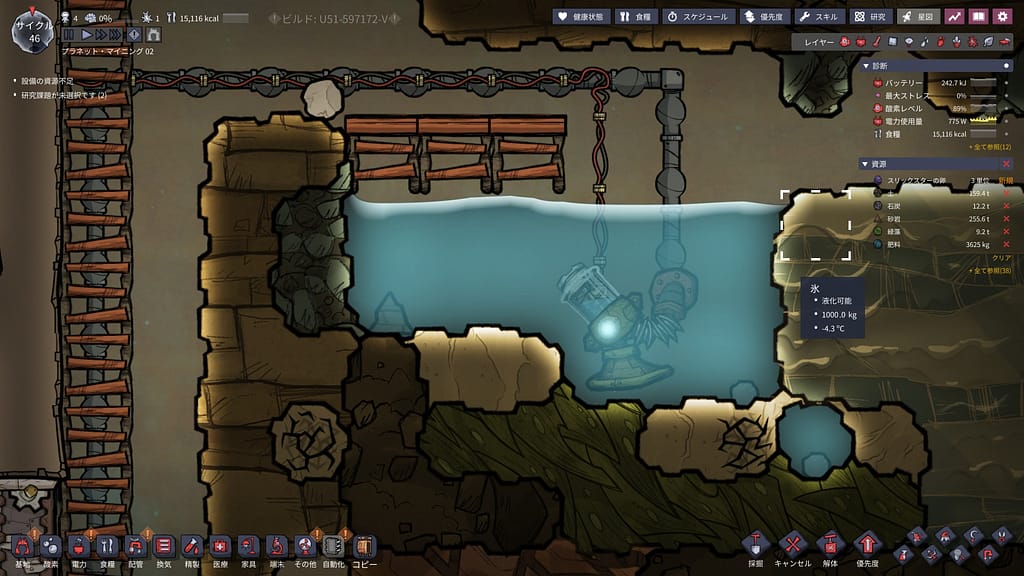
Task: Open the gear options menu
Action: click(1003, 17)
